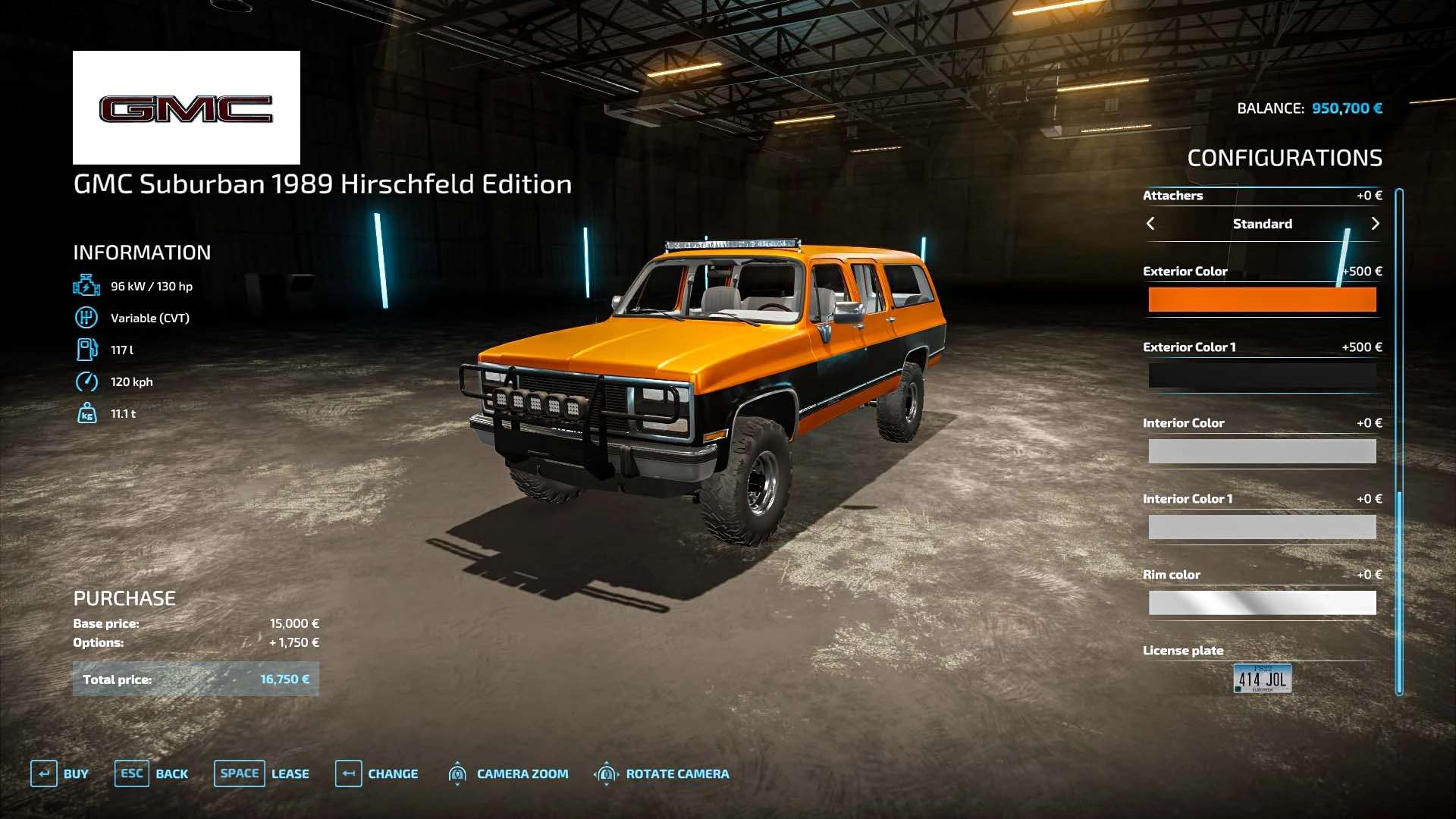Click the Change configuration button

377,773
